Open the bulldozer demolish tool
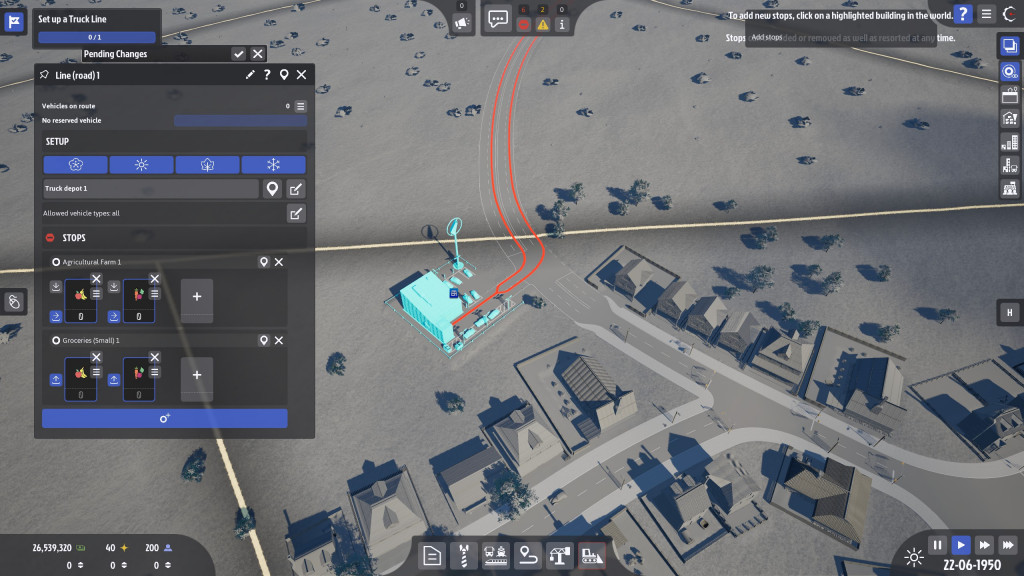The width and height of the screenshot is (1024, 576). (x=592, y=555)
